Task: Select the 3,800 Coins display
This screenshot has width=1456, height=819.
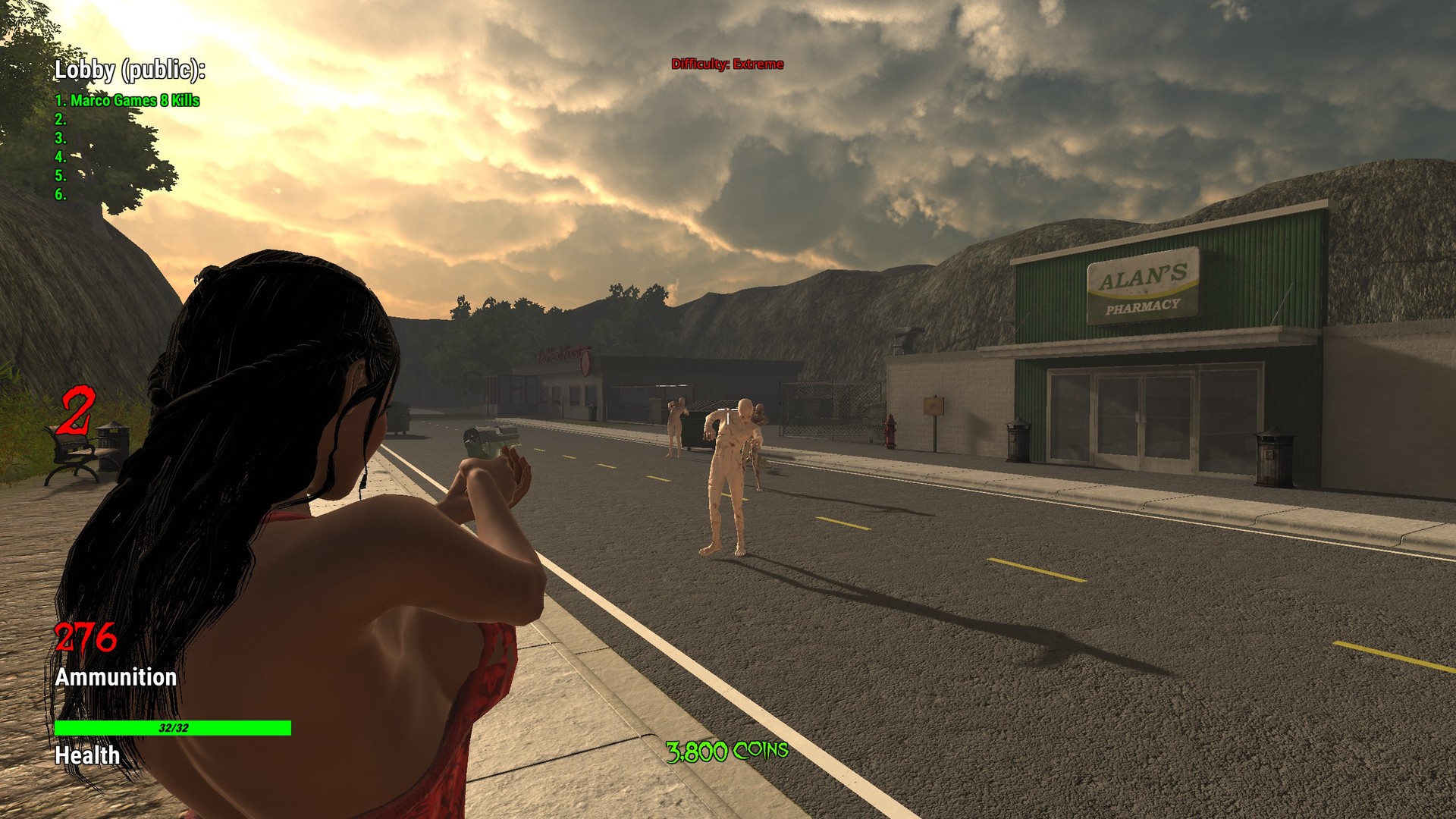Action: tap(726, 752)
